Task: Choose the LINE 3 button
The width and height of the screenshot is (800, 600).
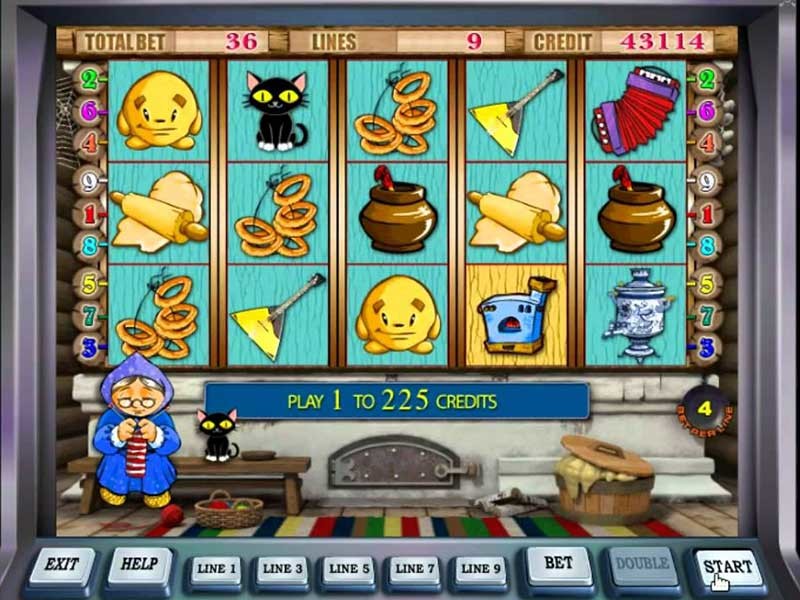Action: 283,570
